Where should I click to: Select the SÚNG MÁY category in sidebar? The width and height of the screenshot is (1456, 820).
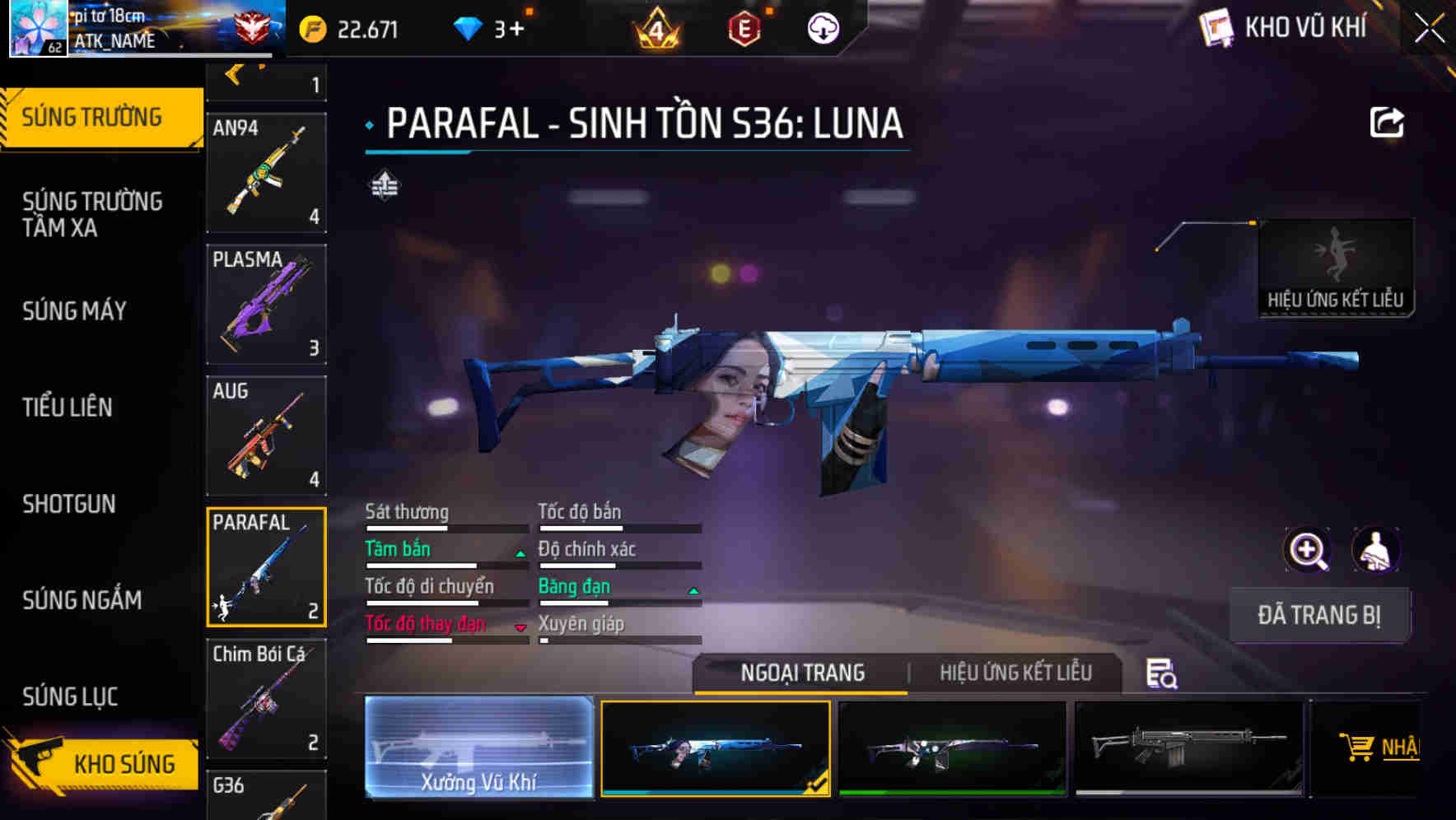[74, 311]
